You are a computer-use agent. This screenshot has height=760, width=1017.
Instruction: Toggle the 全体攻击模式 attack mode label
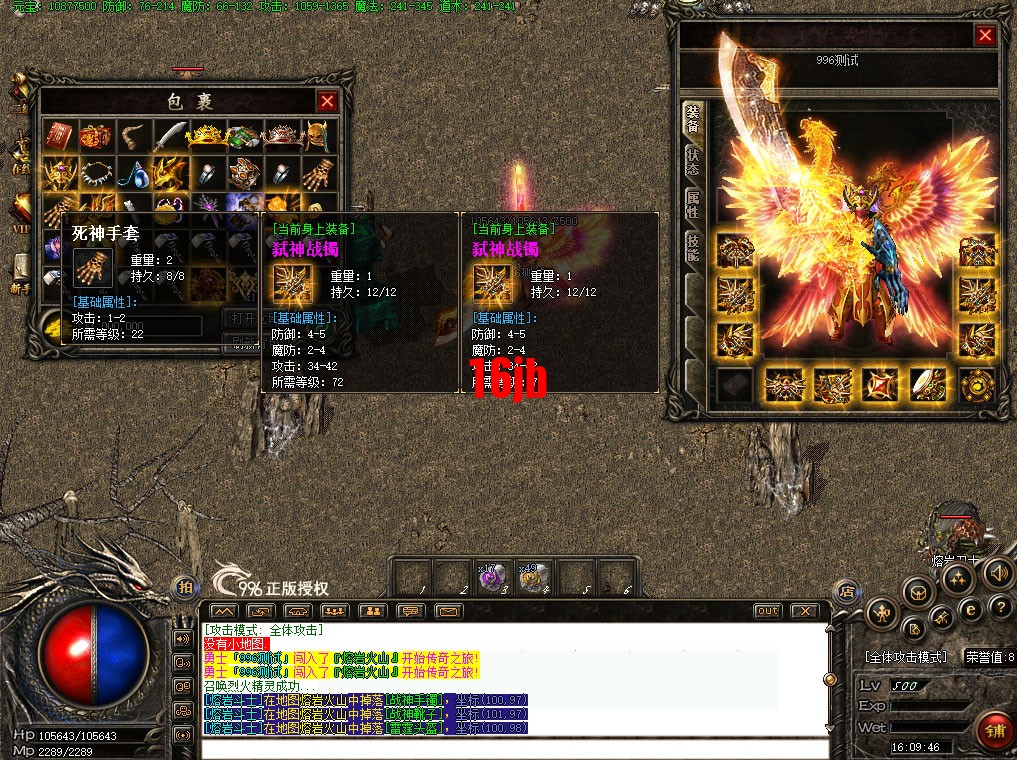pos(905,657)
